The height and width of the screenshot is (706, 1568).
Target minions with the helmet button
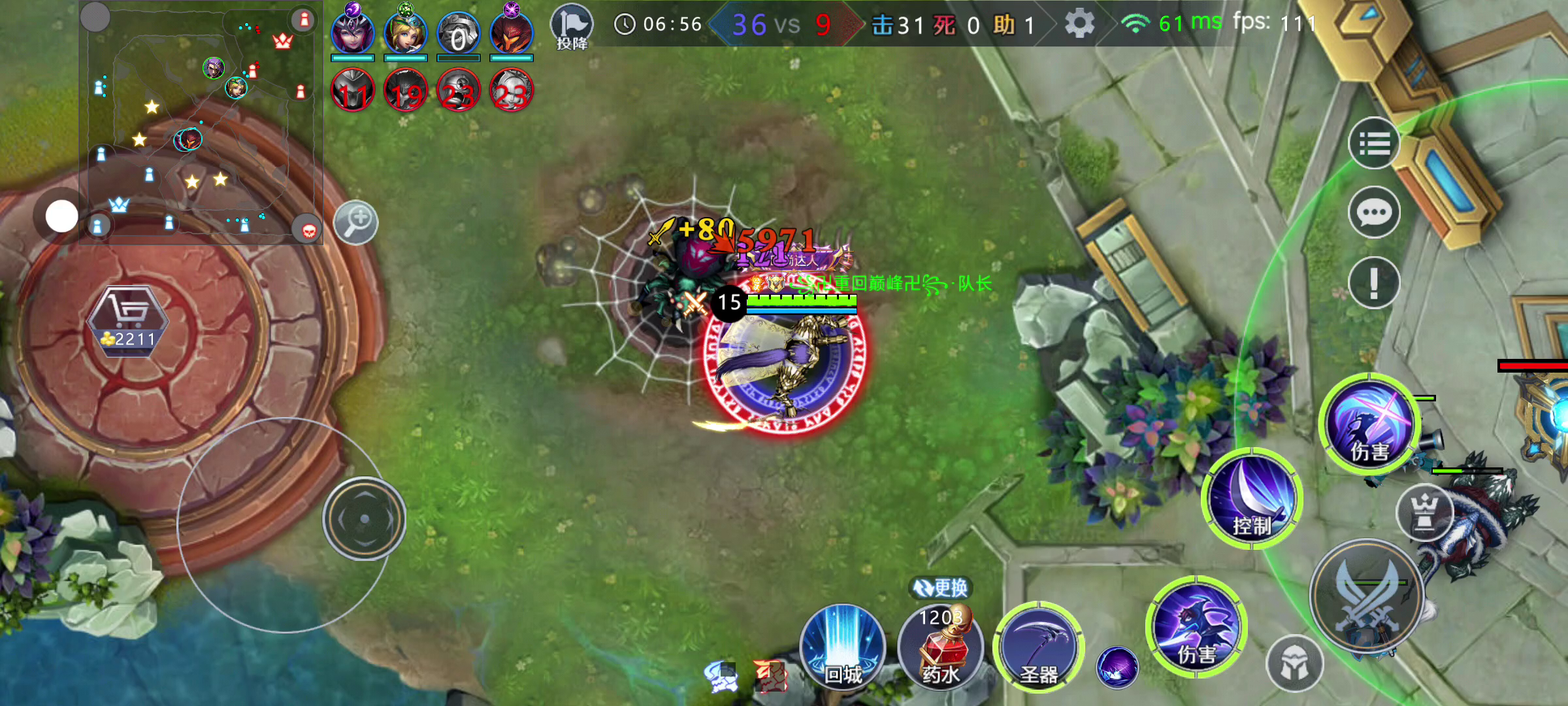click(1295, 664)
